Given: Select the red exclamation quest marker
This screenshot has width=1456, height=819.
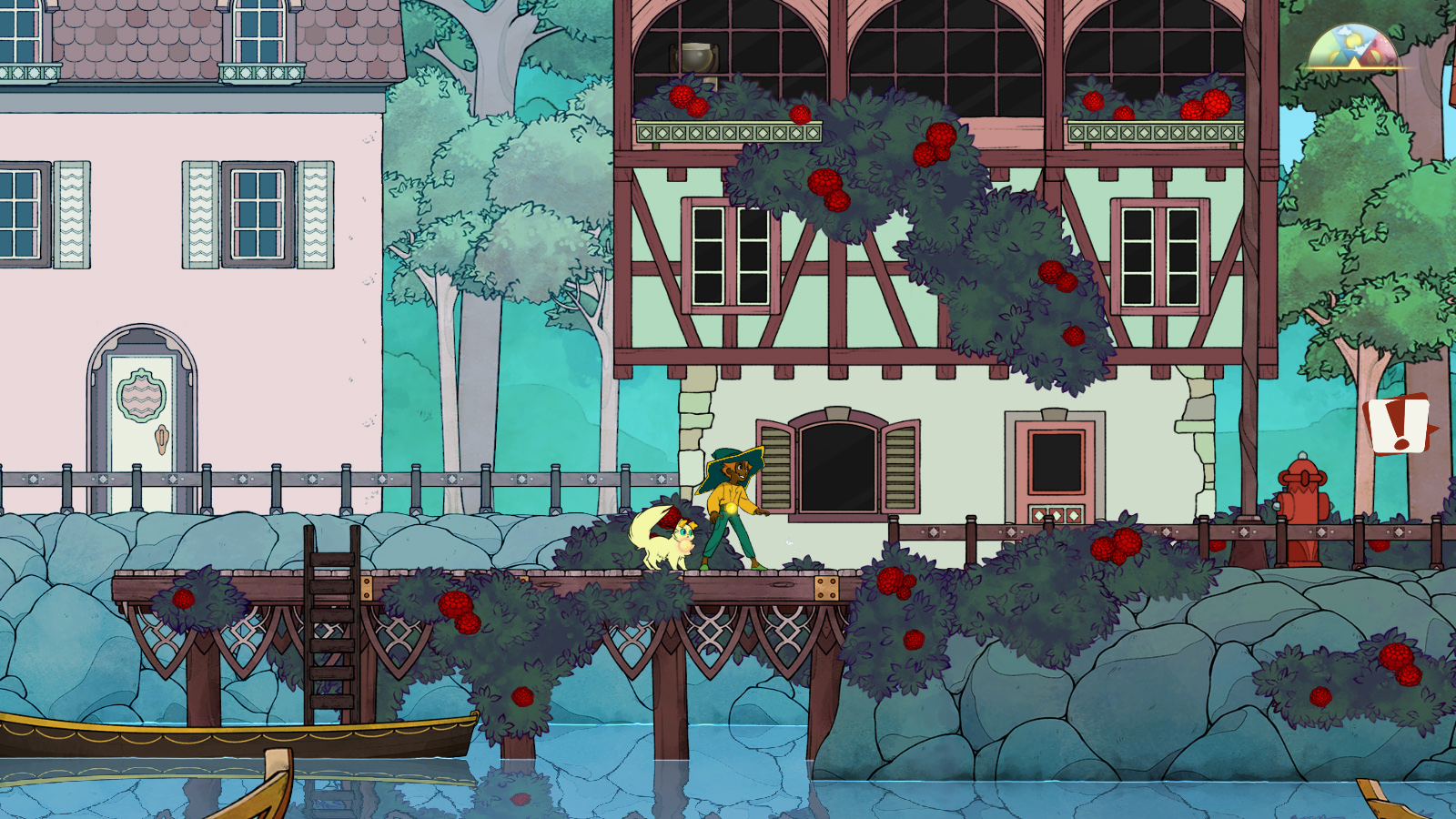Looking at the screenshot, I should [1399, 424].
